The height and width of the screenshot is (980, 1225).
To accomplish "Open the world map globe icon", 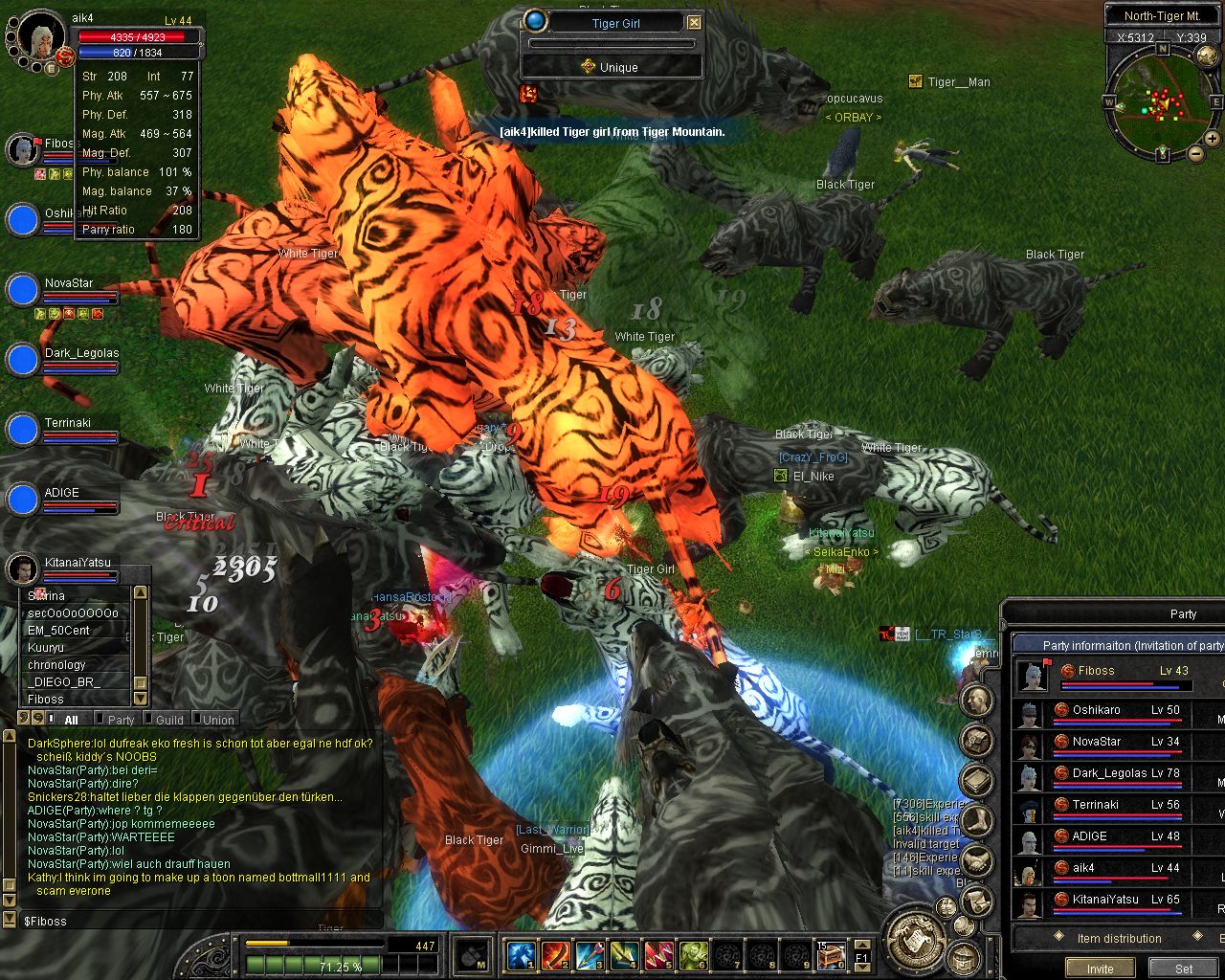I will pyautogui.click(x=1207, y=57).
